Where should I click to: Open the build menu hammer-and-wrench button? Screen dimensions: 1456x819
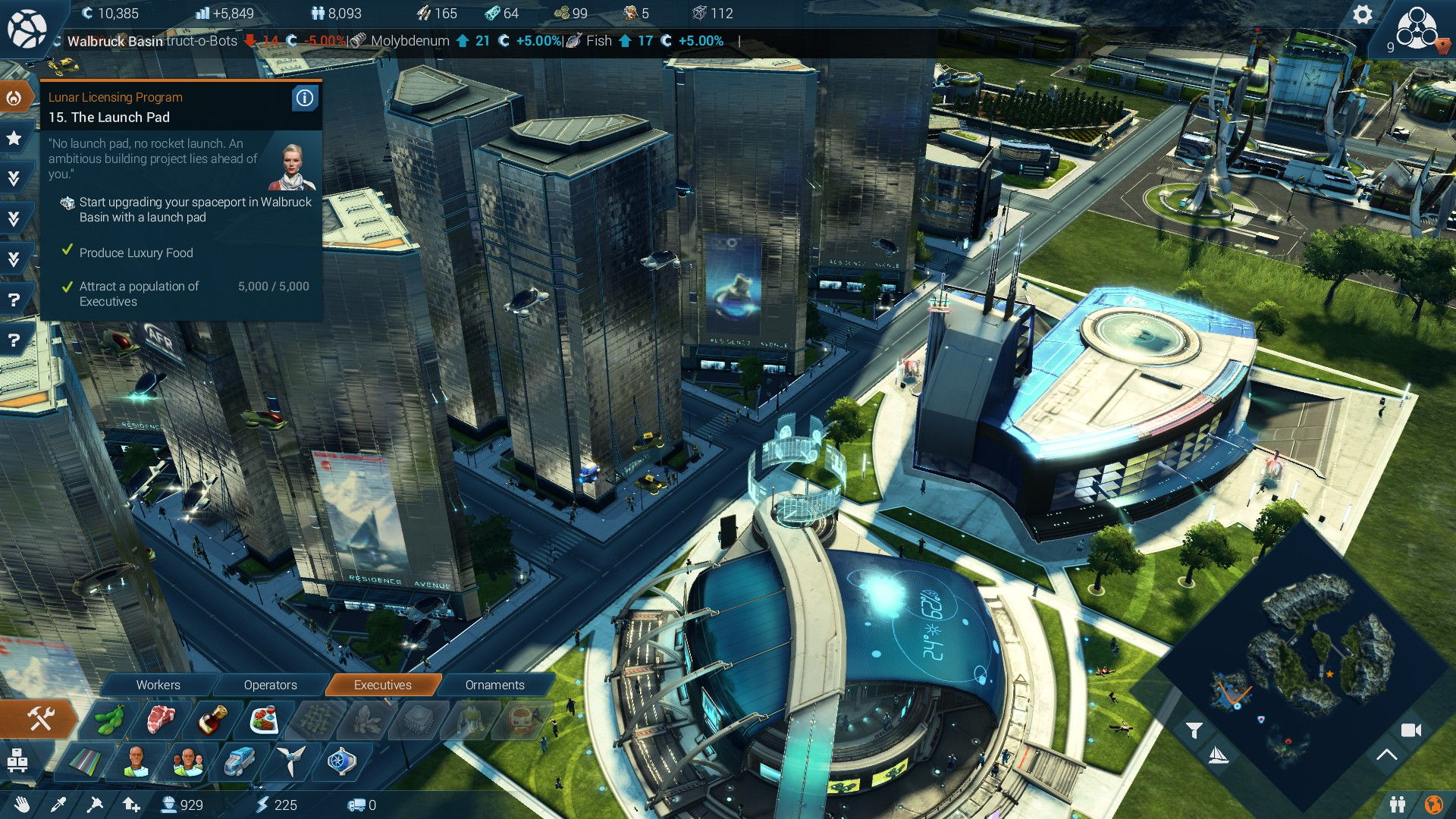(x=39, y=718)
